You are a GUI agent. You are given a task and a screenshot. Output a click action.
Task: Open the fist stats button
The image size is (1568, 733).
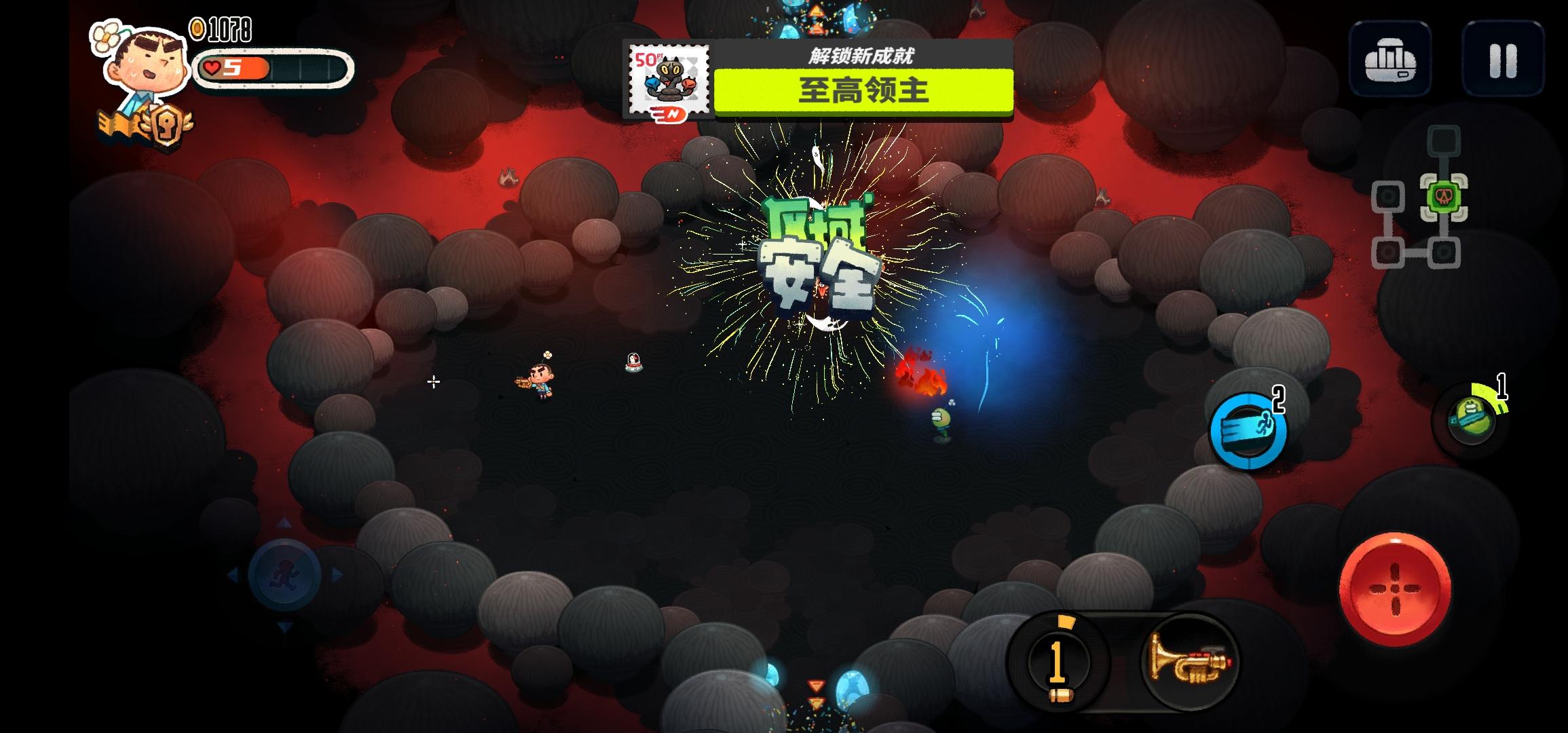click(1390, 60)
